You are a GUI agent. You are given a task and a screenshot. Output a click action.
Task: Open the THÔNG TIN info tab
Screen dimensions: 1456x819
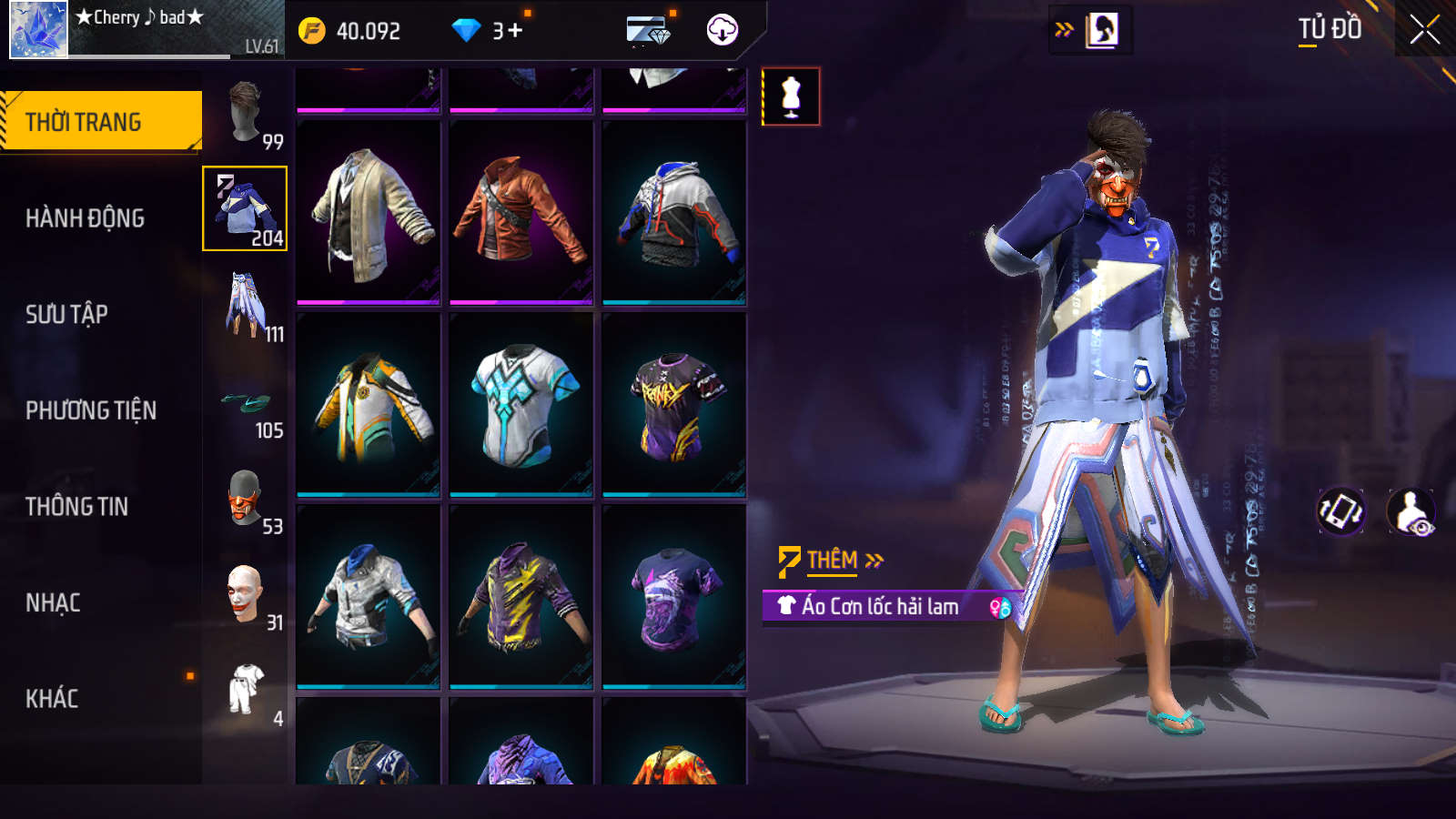click(76, 507)
